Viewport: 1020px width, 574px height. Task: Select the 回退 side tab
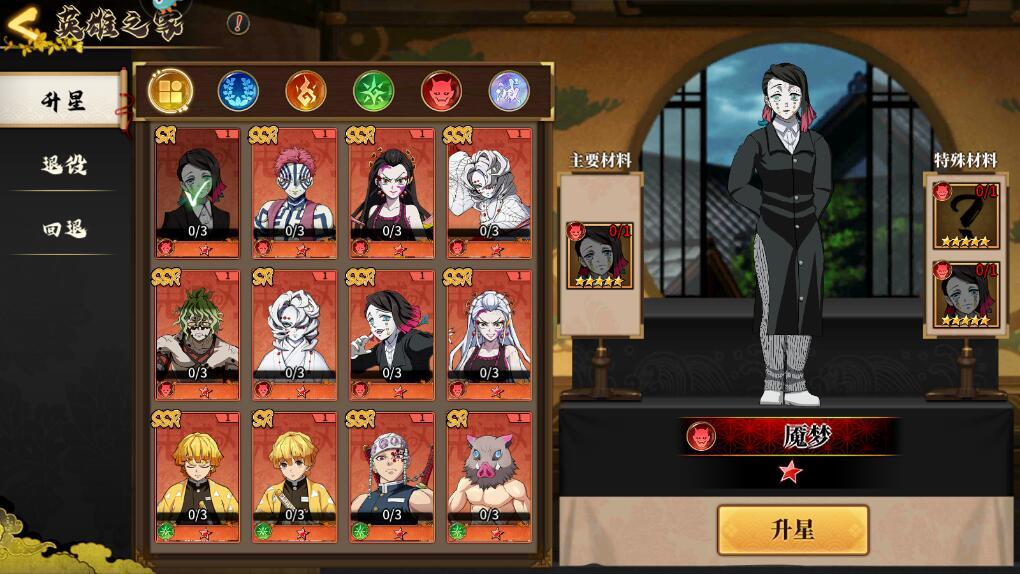63,229
